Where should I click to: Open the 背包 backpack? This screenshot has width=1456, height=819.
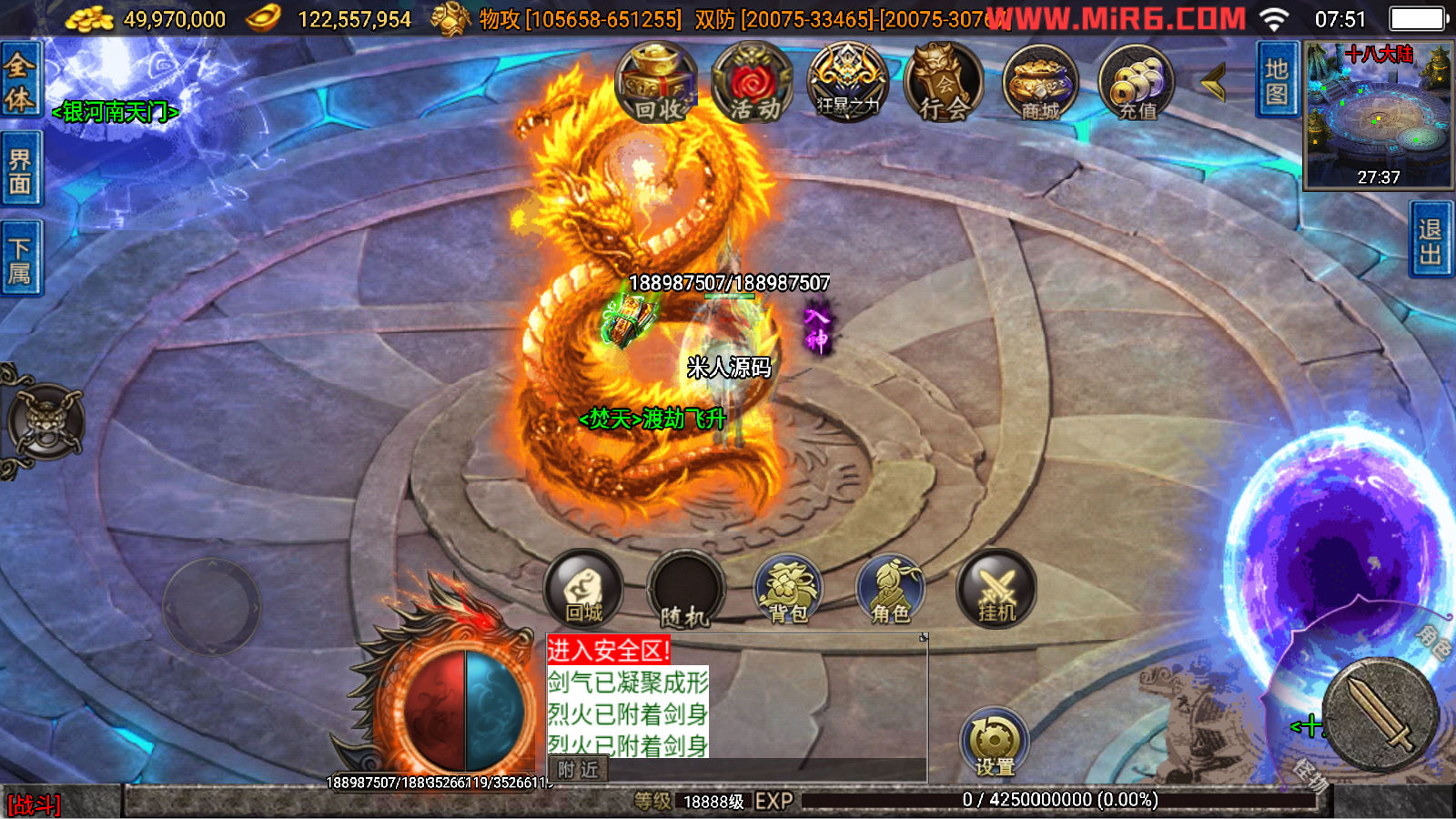coord(788,591)
